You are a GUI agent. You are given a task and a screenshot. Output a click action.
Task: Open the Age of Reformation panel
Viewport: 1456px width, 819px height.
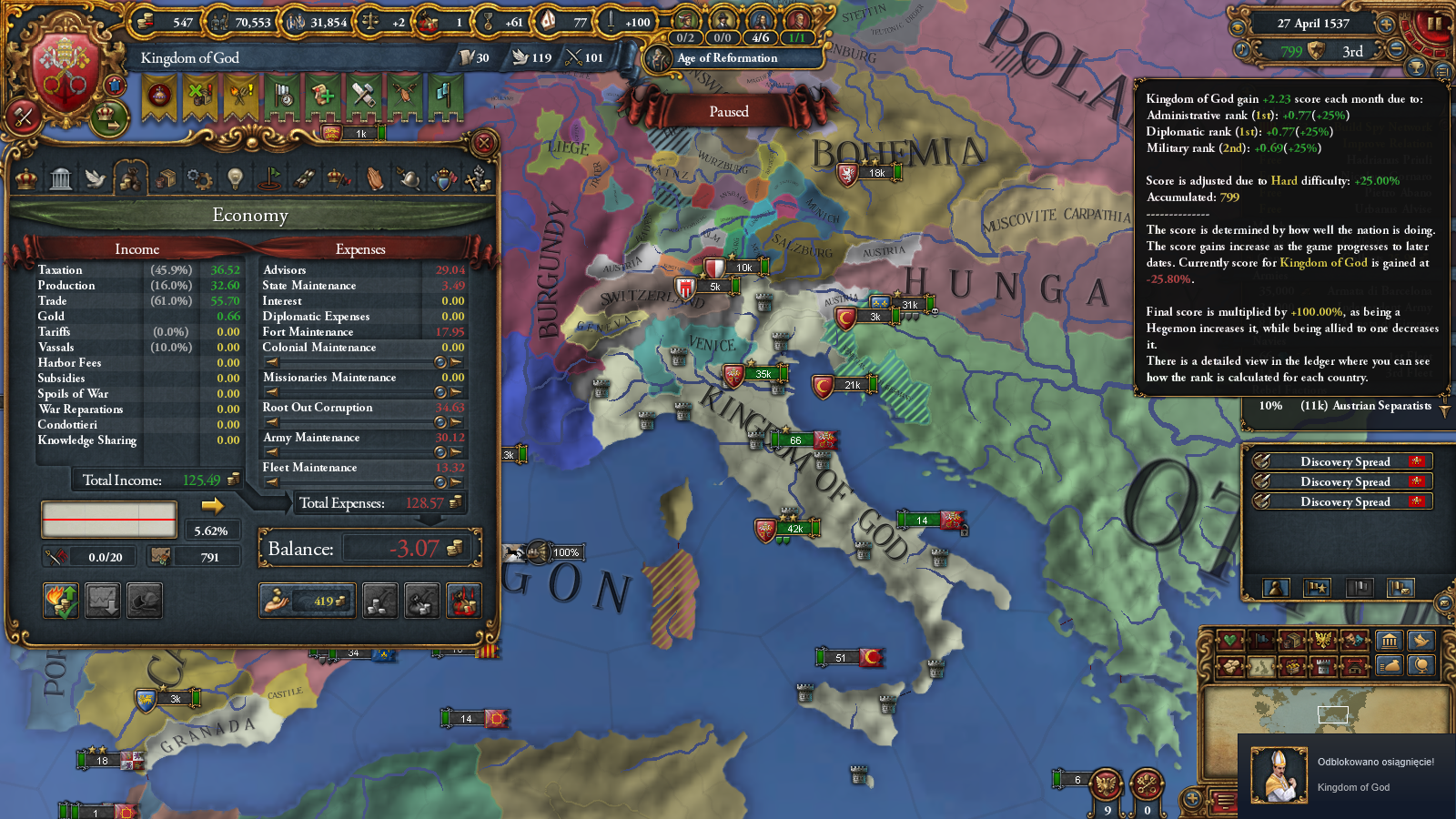coord(726,58)
